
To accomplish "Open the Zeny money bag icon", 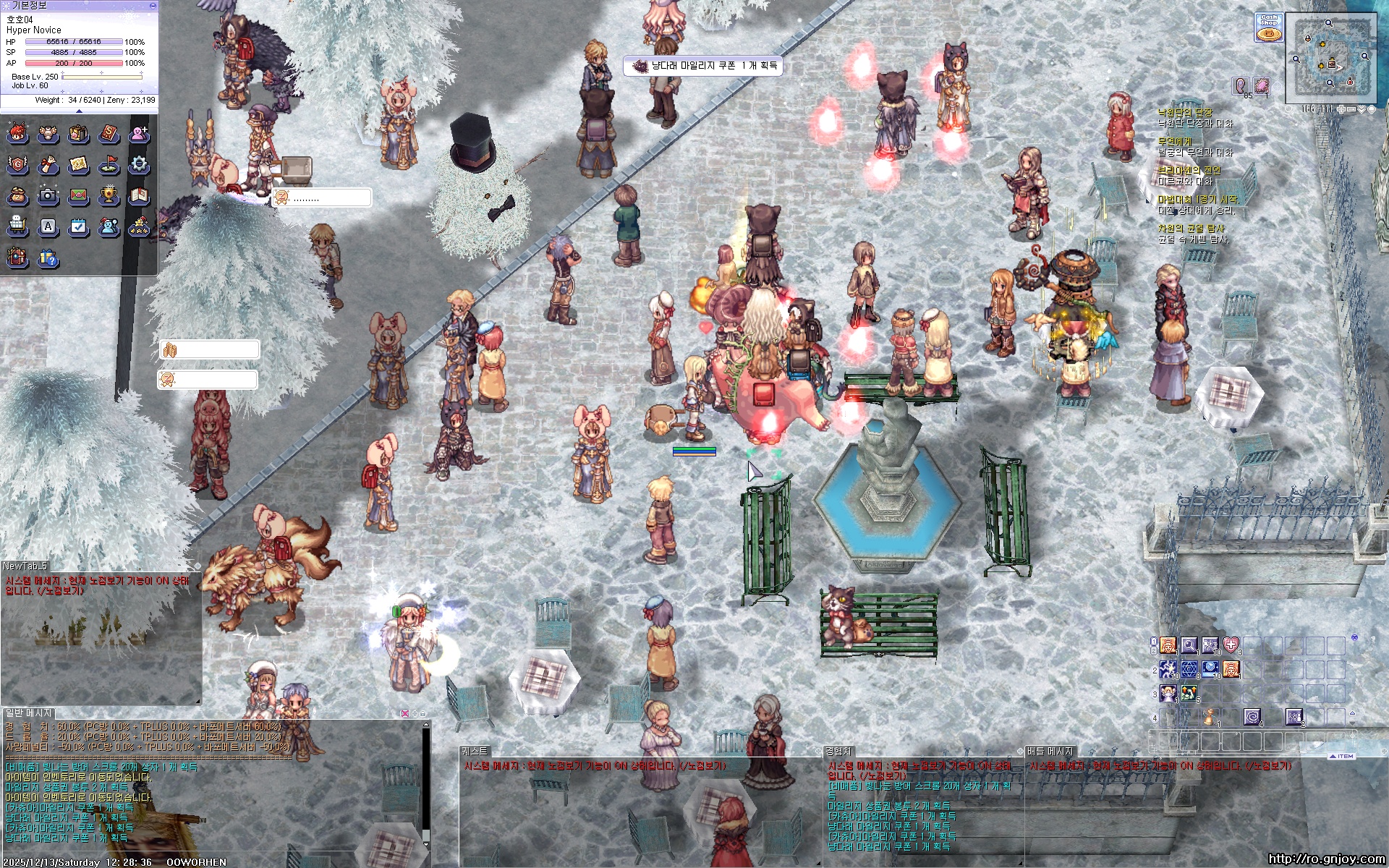I will pos(17,195).
